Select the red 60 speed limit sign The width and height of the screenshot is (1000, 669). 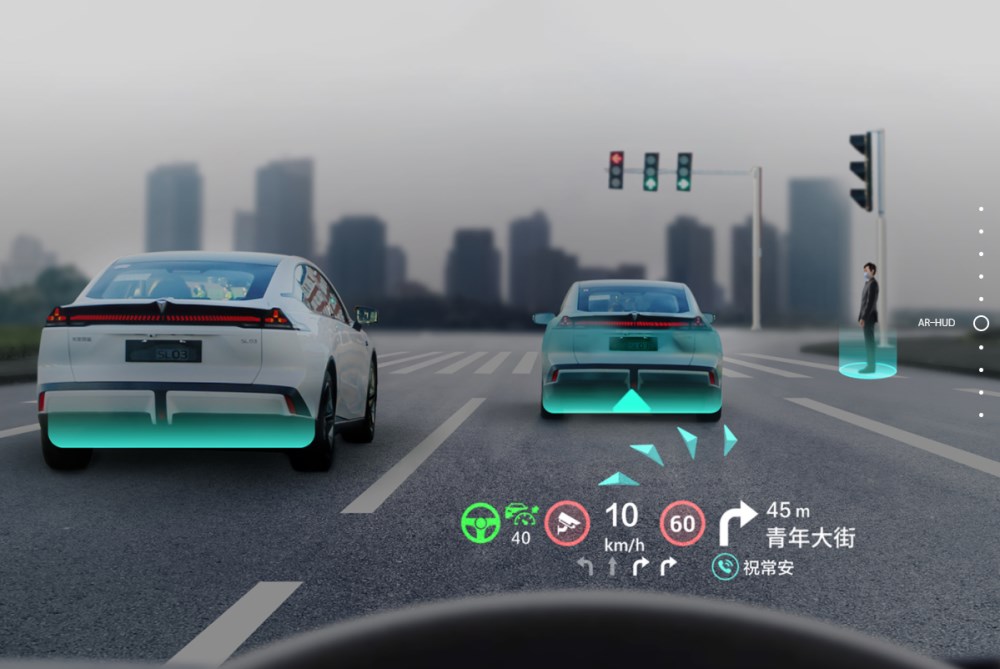coord(682,523)
